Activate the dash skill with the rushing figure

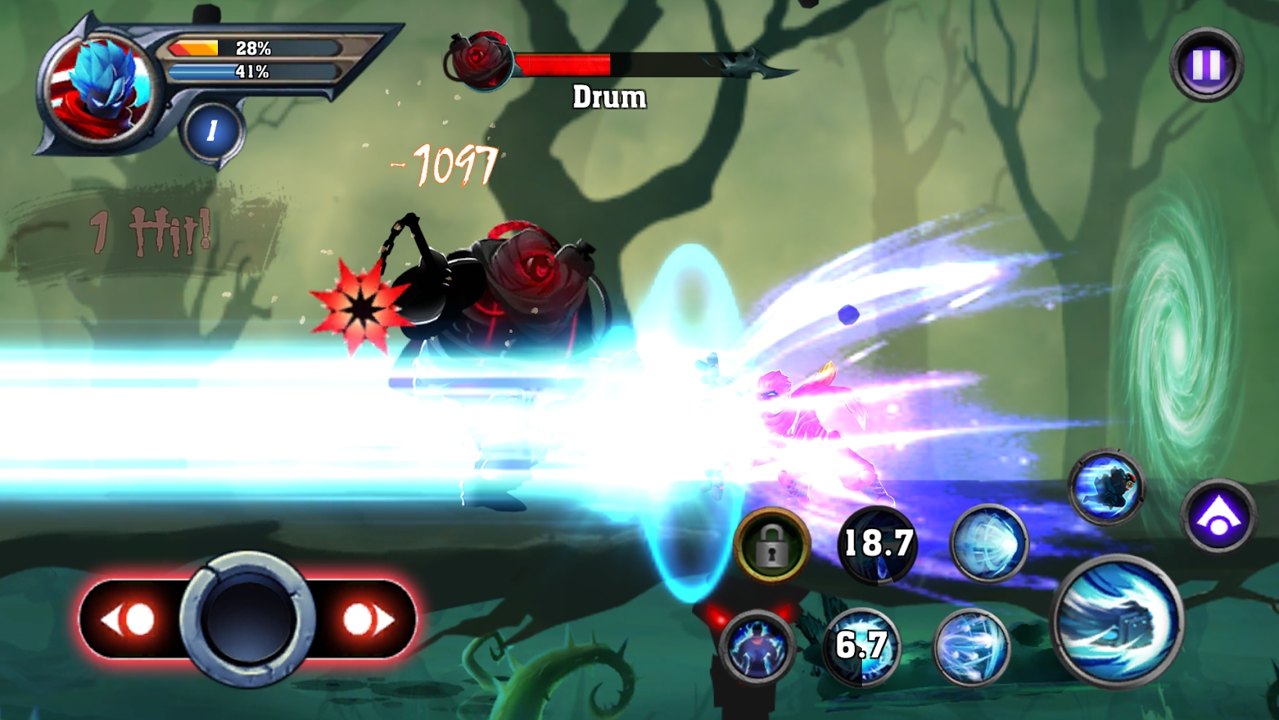[1106, 487]
